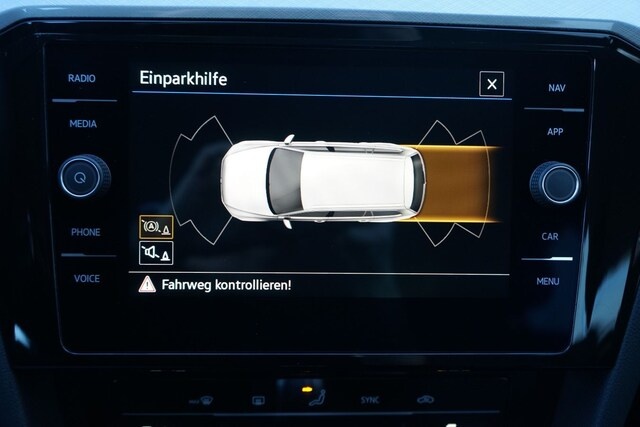Open the main MENU
This screenshot has height=427, width=640.
click(548, 281)
